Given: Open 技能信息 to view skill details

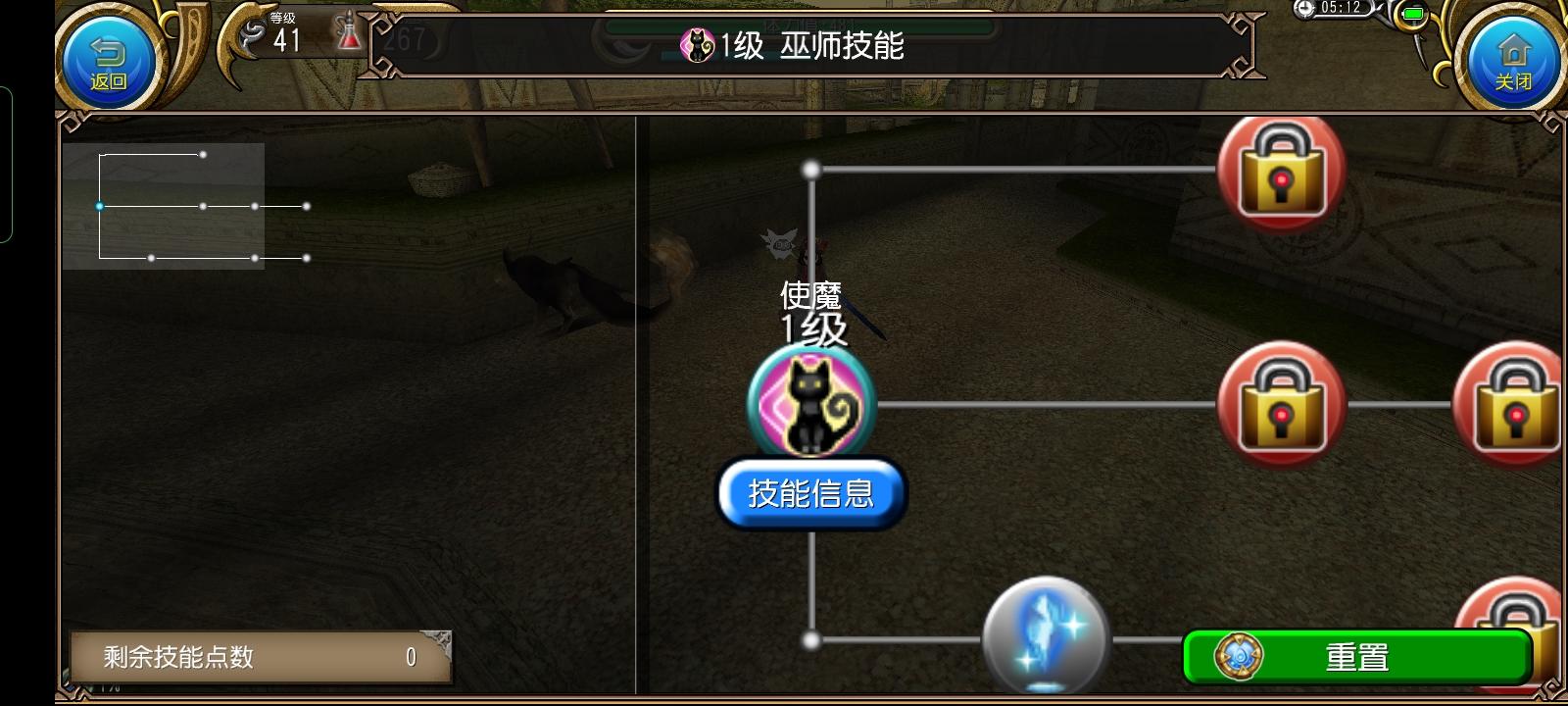Looking at the screenshot, I should [811, 493].
